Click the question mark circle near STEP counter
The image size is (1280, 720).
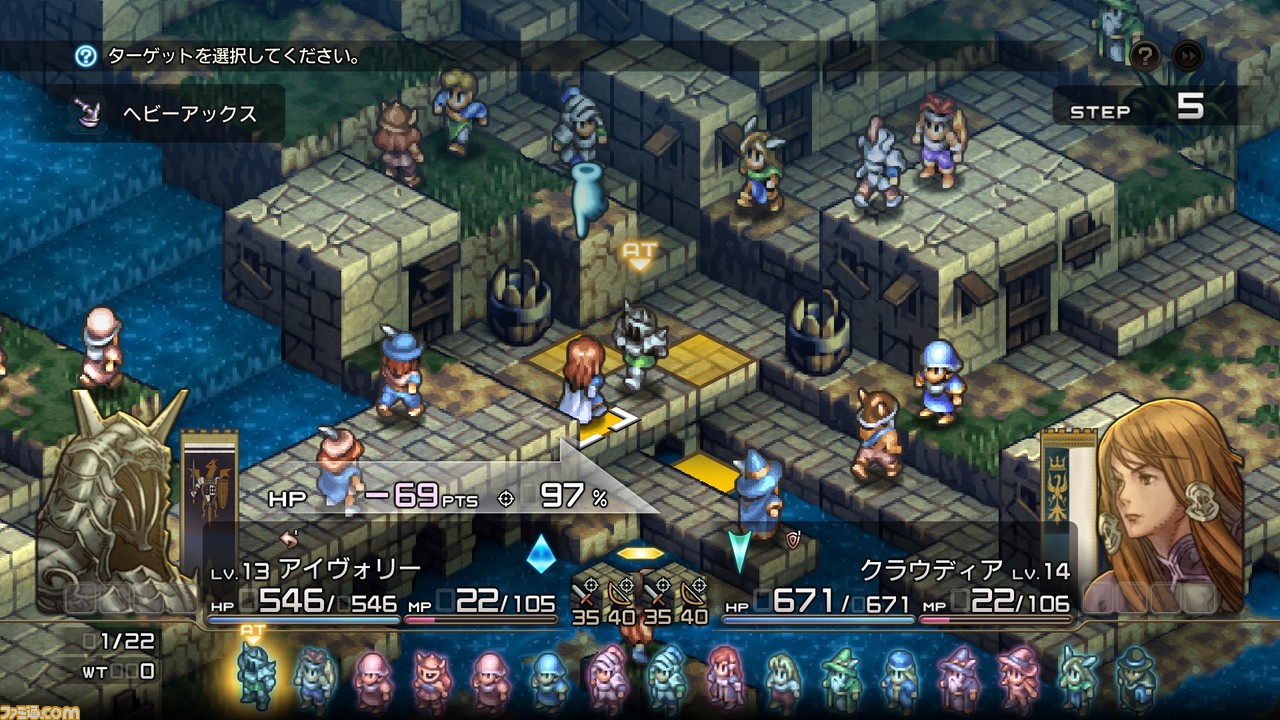tap(1147, 57)
